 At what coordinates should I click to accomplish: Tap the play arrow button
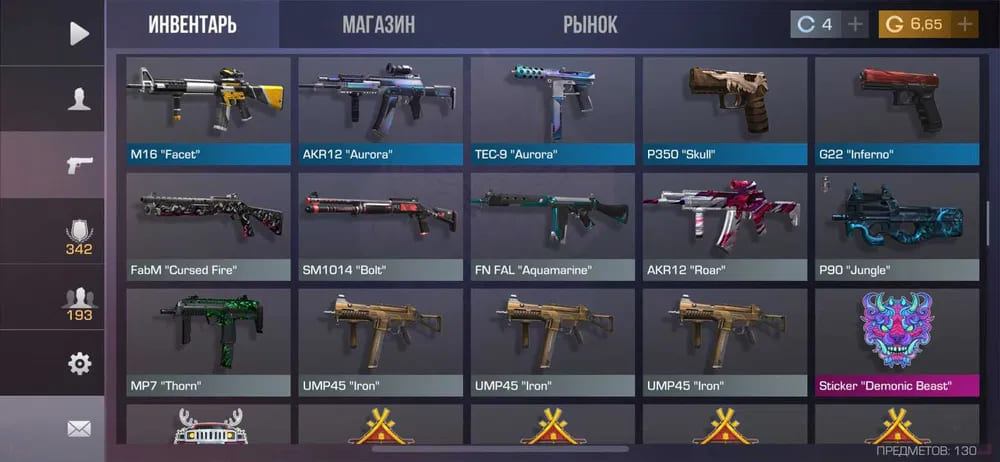click(x=79, y=34)
